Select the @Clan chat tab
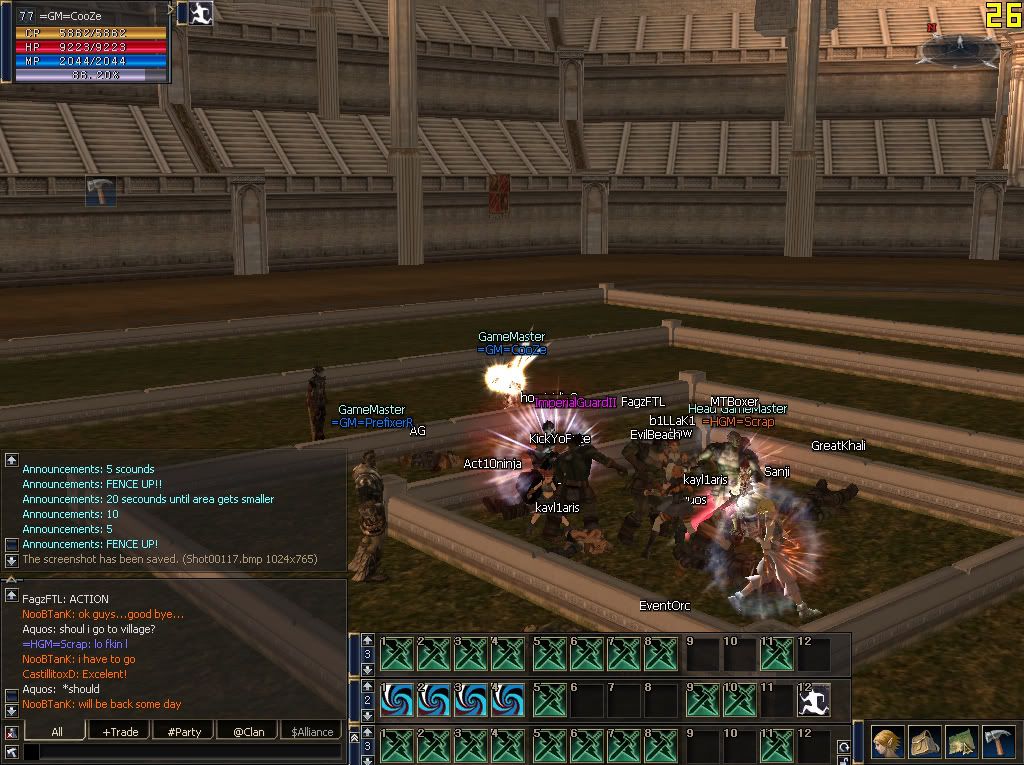 pos(248,731)
